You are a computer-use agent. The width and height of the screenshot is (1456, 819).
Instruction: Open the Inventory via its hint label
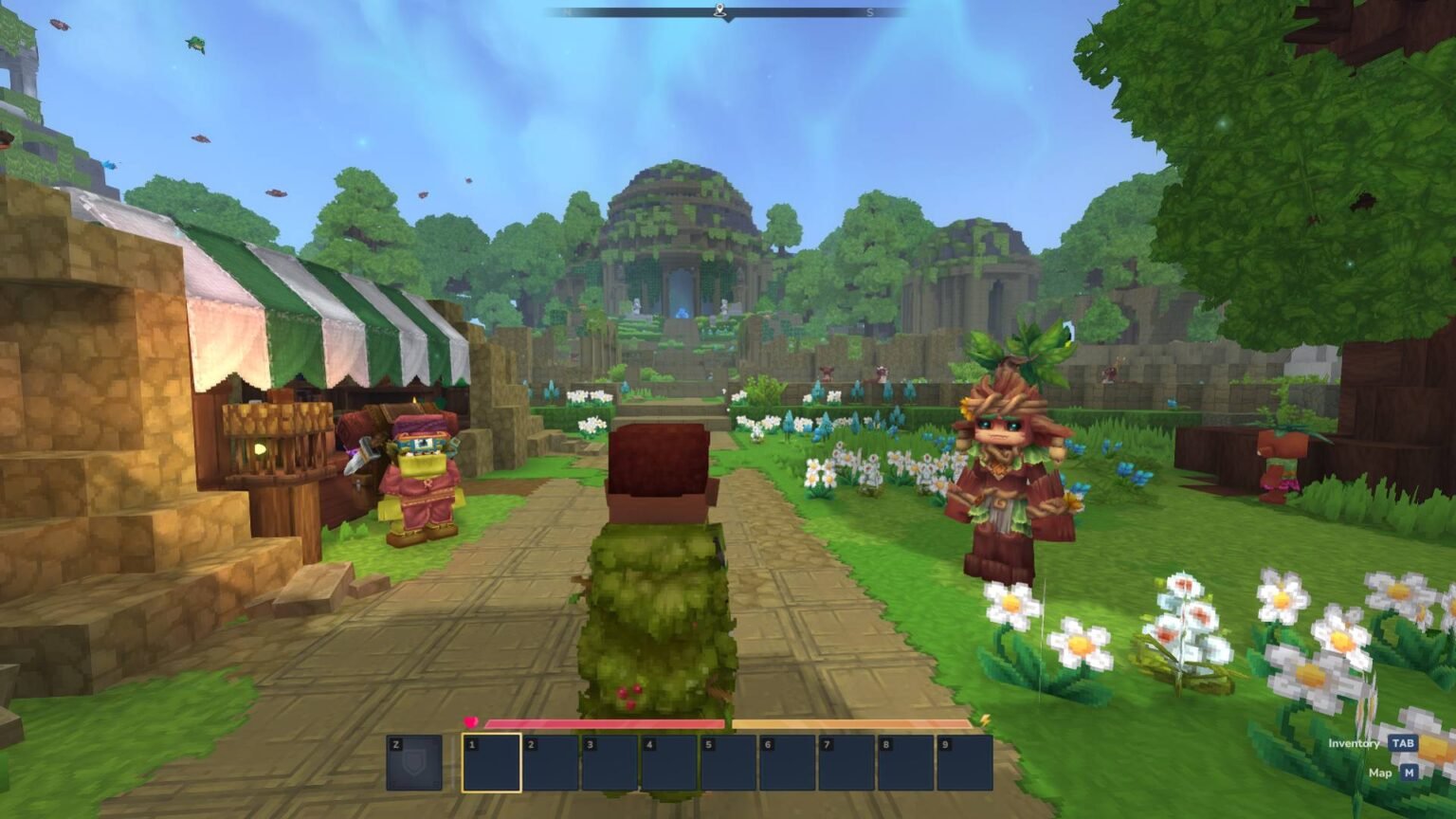coord(1354,743)
